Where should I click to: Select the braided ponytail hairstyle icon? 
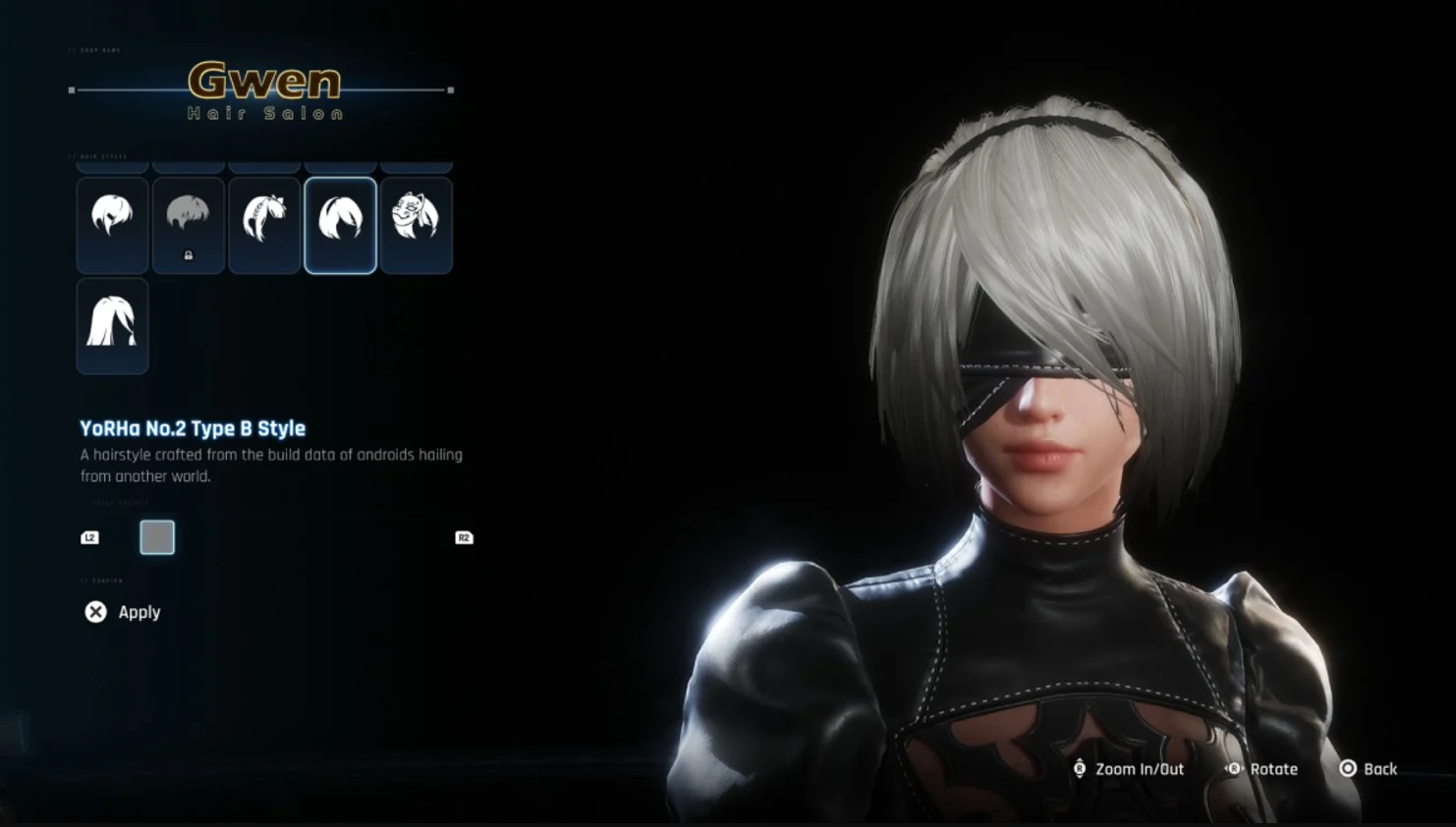264,225
